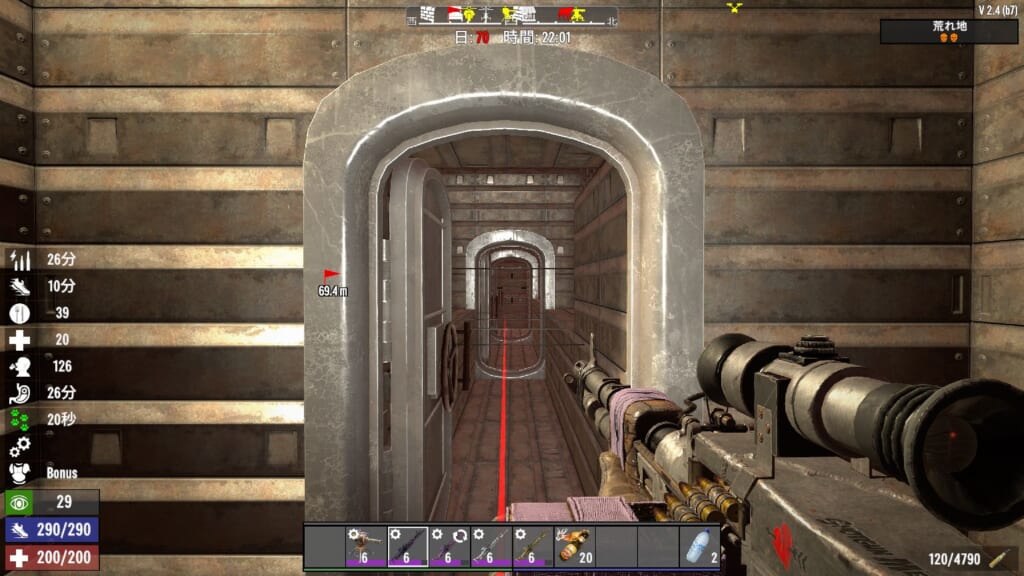This screenshot has width=1024, height=576.
Task: Select the turret item in the hotbar
Action: click(366, 547)
